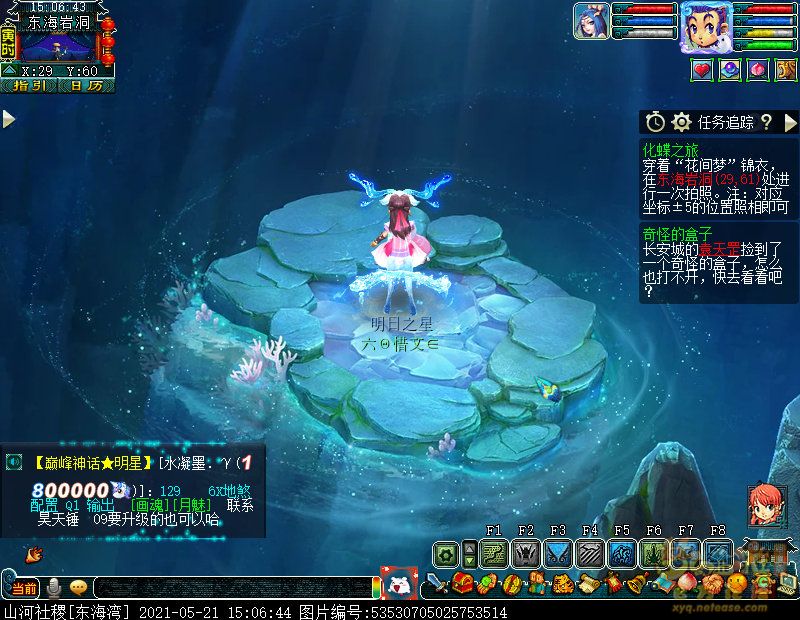Click the red heart buff icon
This screenshot has width=800, height=620.
point(702,70)
